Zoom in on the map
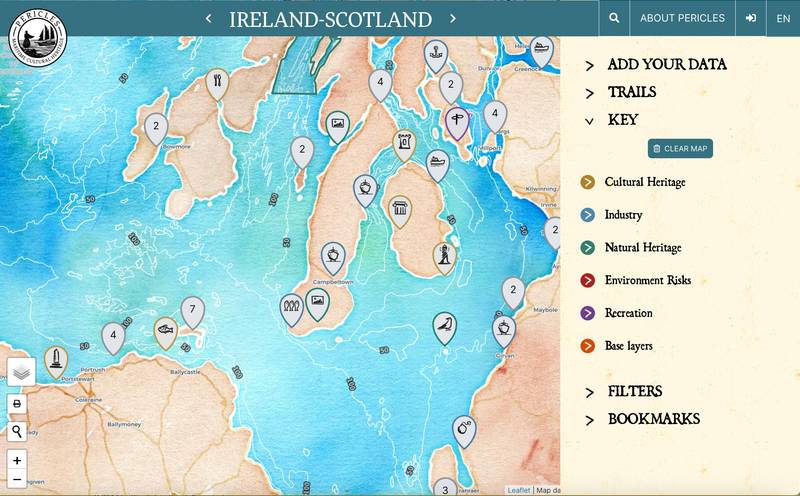The image size is (800, 496). 17,460
